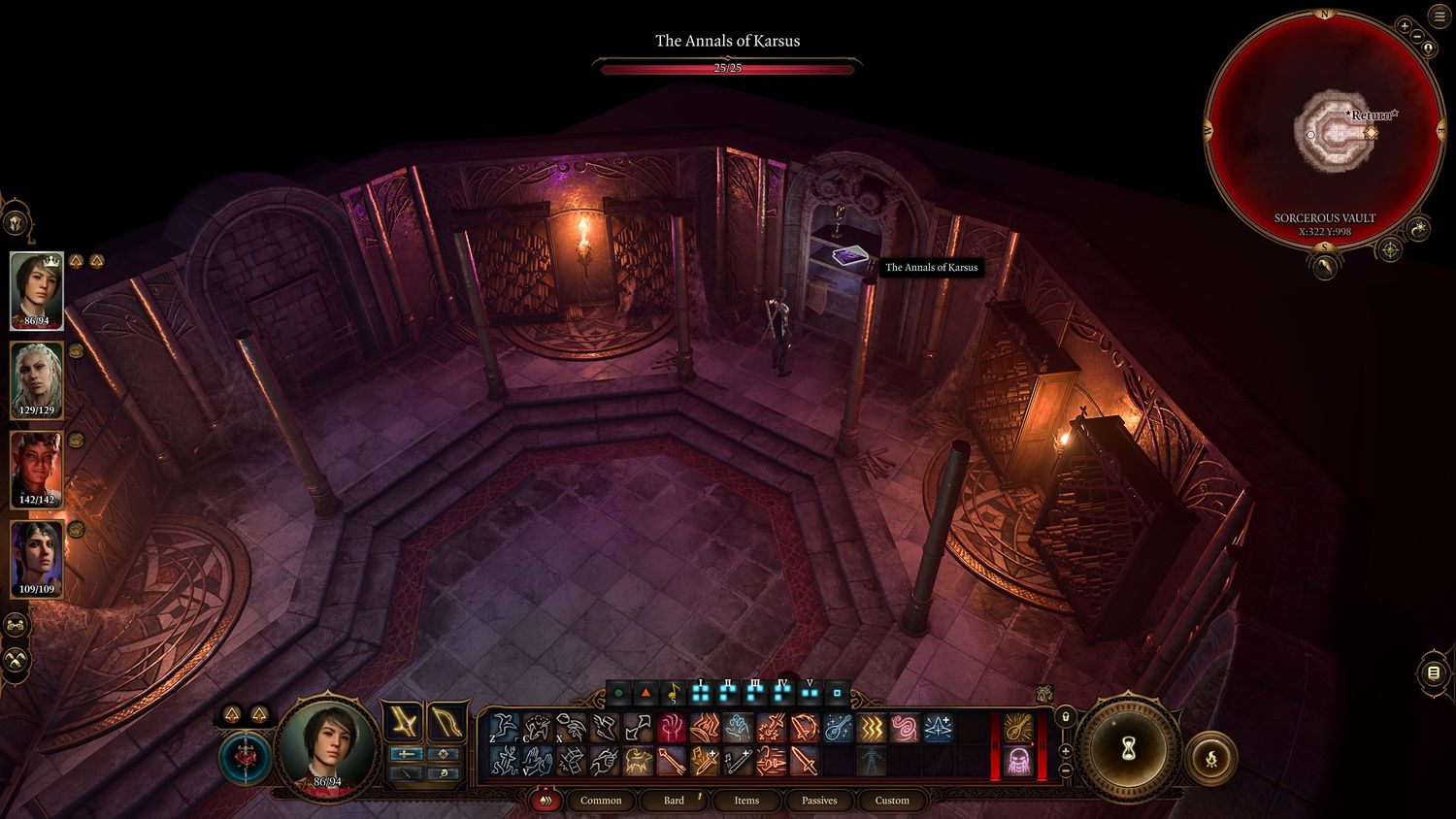Click the hourglass end turn button

tap(1128, 749)
